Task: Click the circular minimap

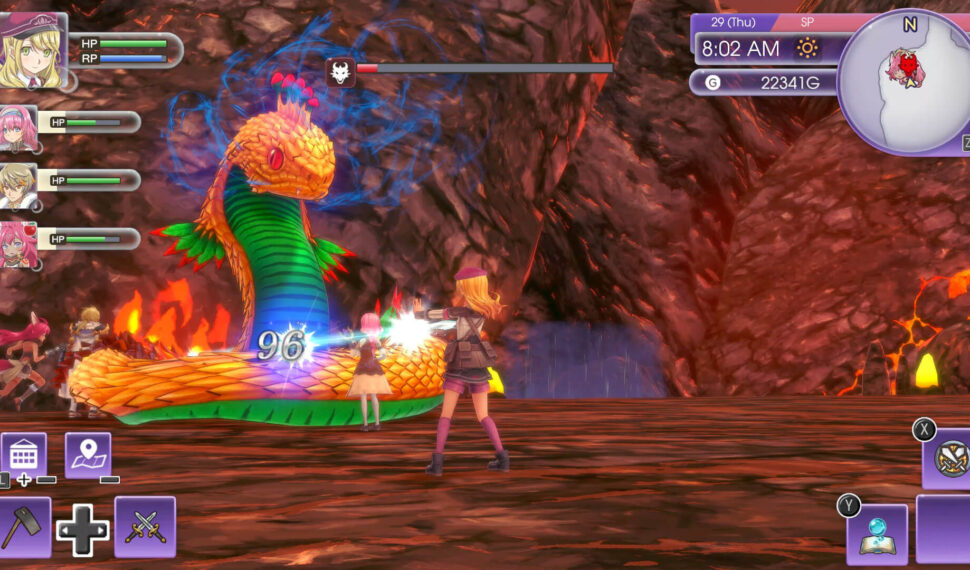Action: (906, 82)
